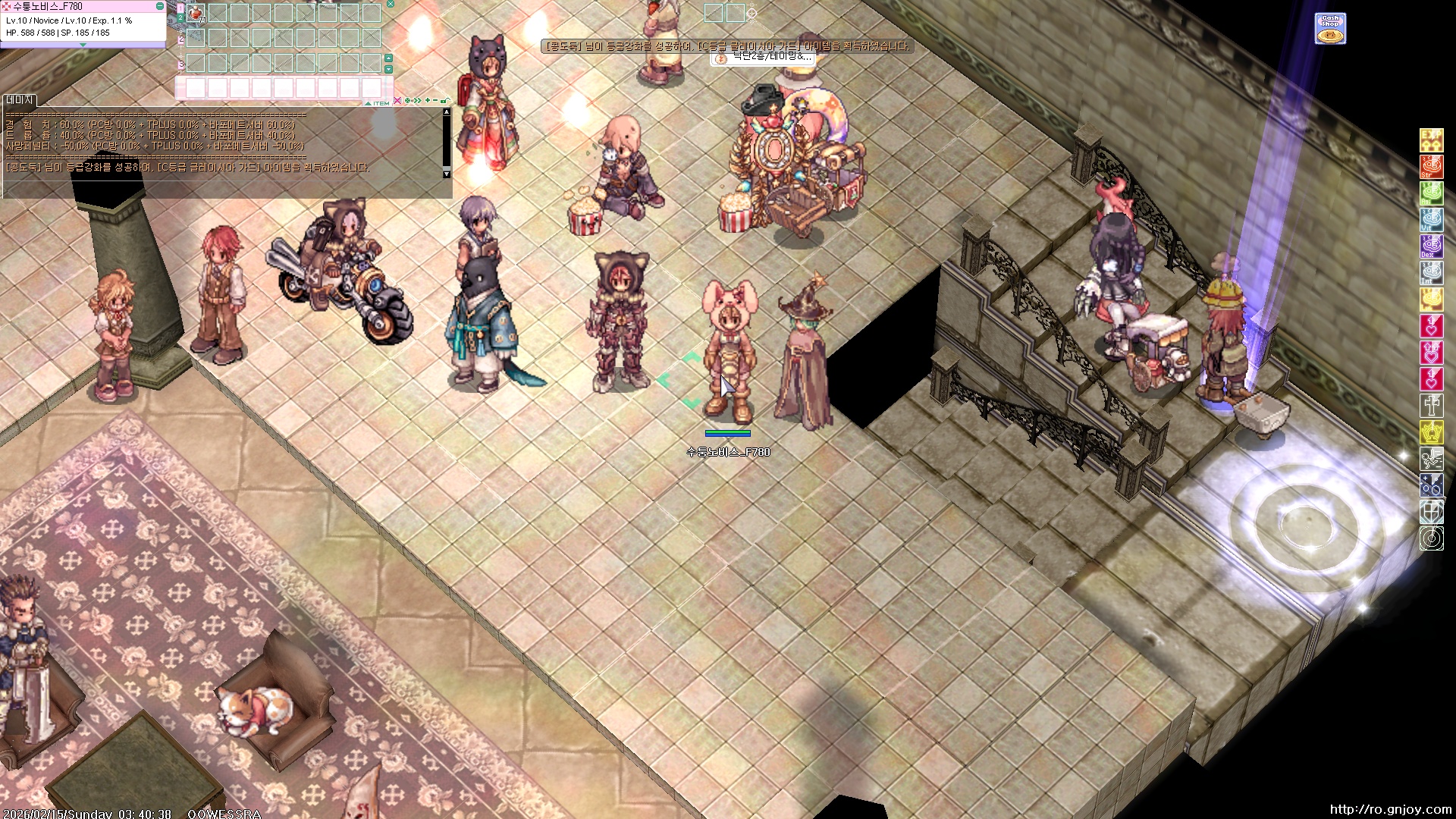Click the hotbar page down arrow

388,69
